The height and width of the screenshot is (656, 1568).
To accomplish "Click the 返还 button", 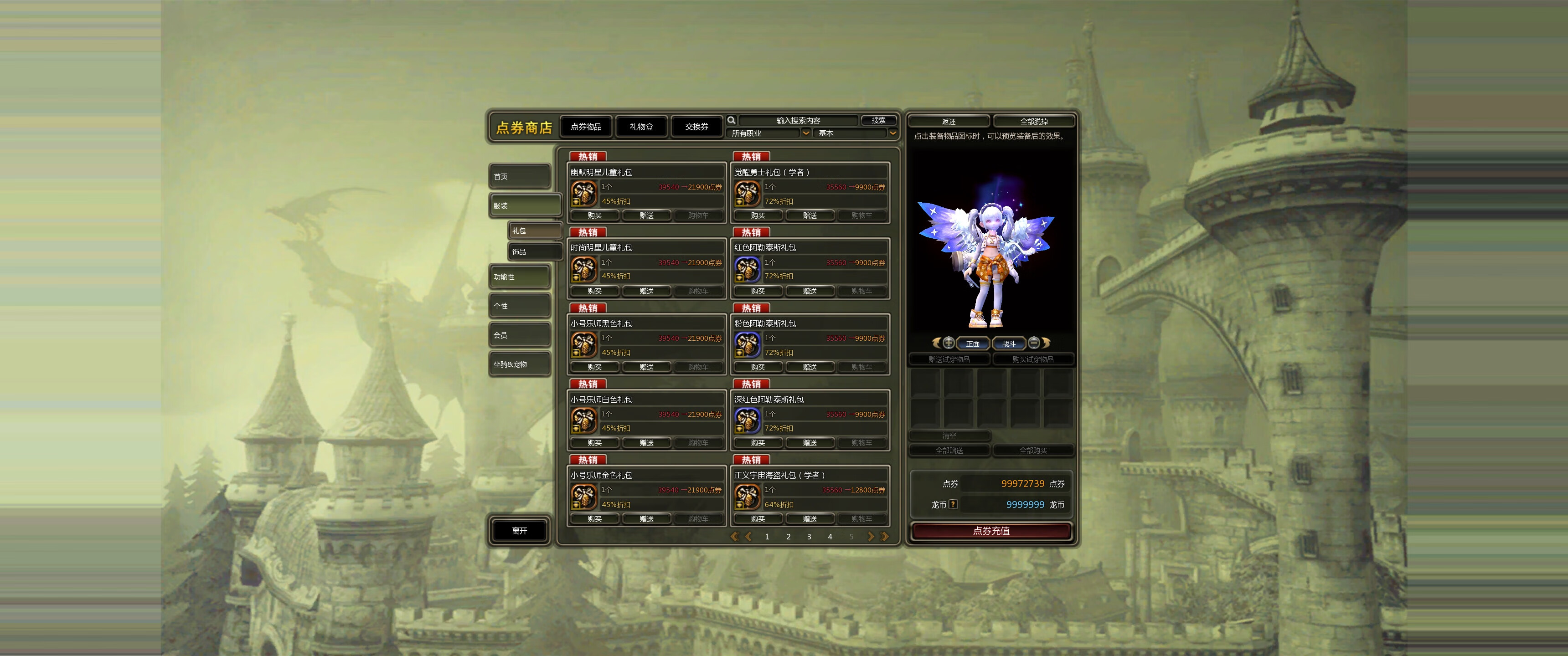I will click(x=949, y=122).
